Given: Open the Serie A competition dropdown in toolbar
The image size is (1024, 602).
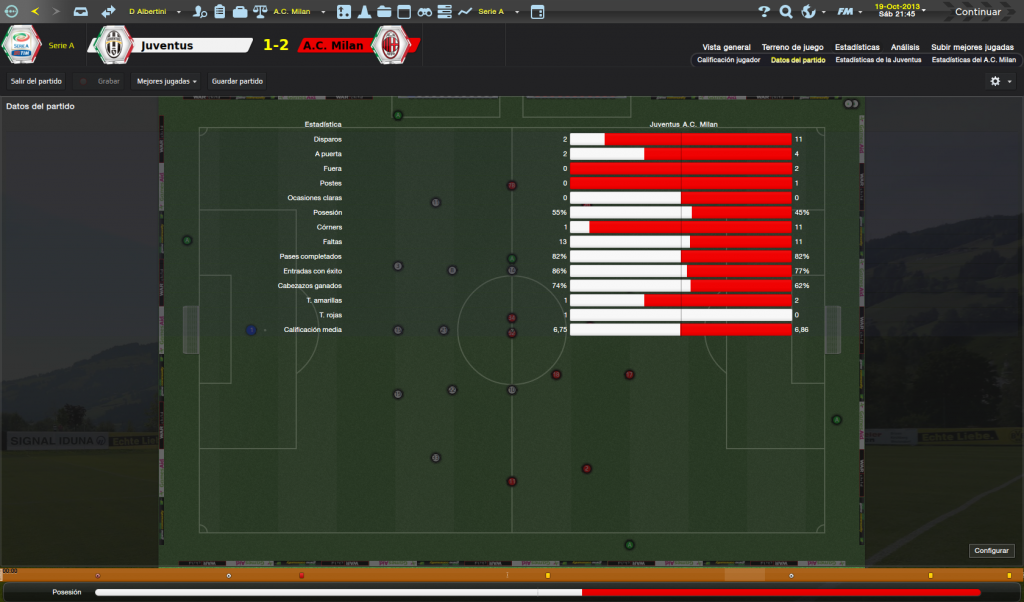Looking at the screenshot, I should tap(495, 12).
